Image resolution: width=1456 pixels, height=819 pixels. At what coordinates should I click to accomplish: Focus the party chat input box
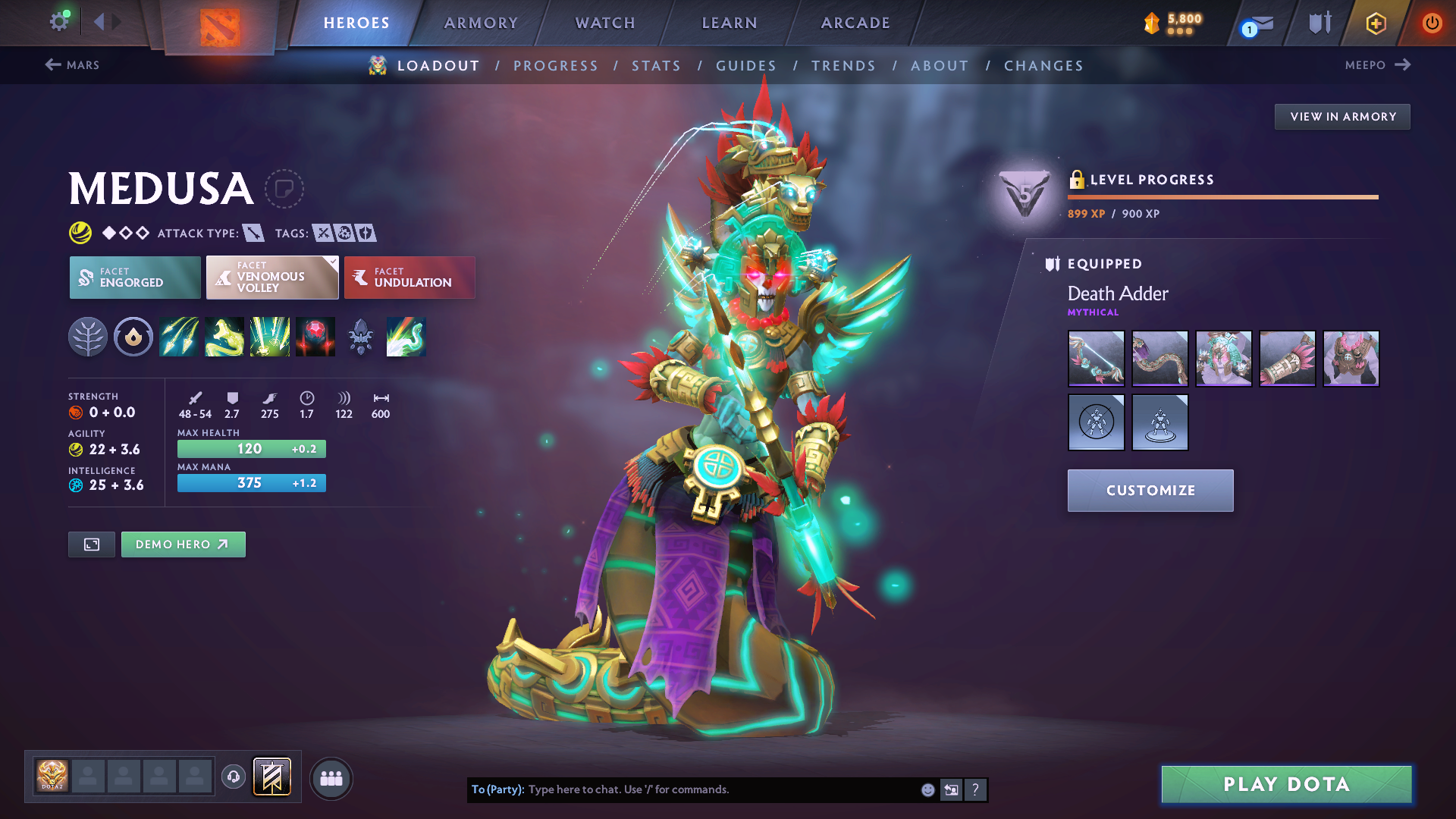pyautogui.click(x=720, y=789)
